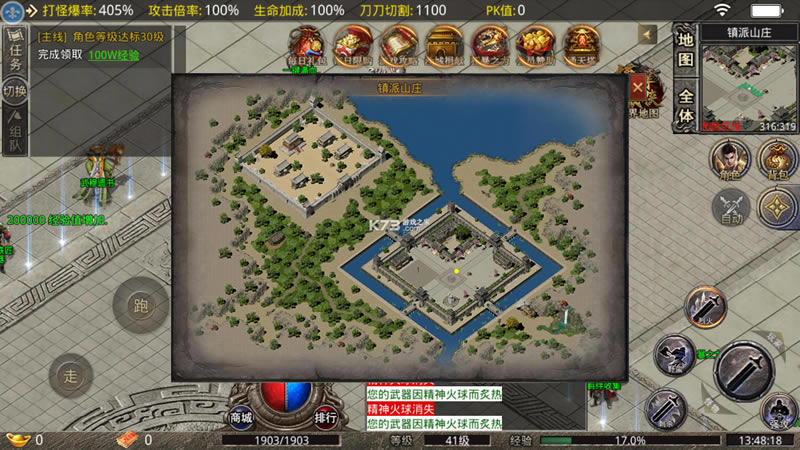Tap the 跑 run button
This screenshot has height=450, width=800.
(140, 304)
